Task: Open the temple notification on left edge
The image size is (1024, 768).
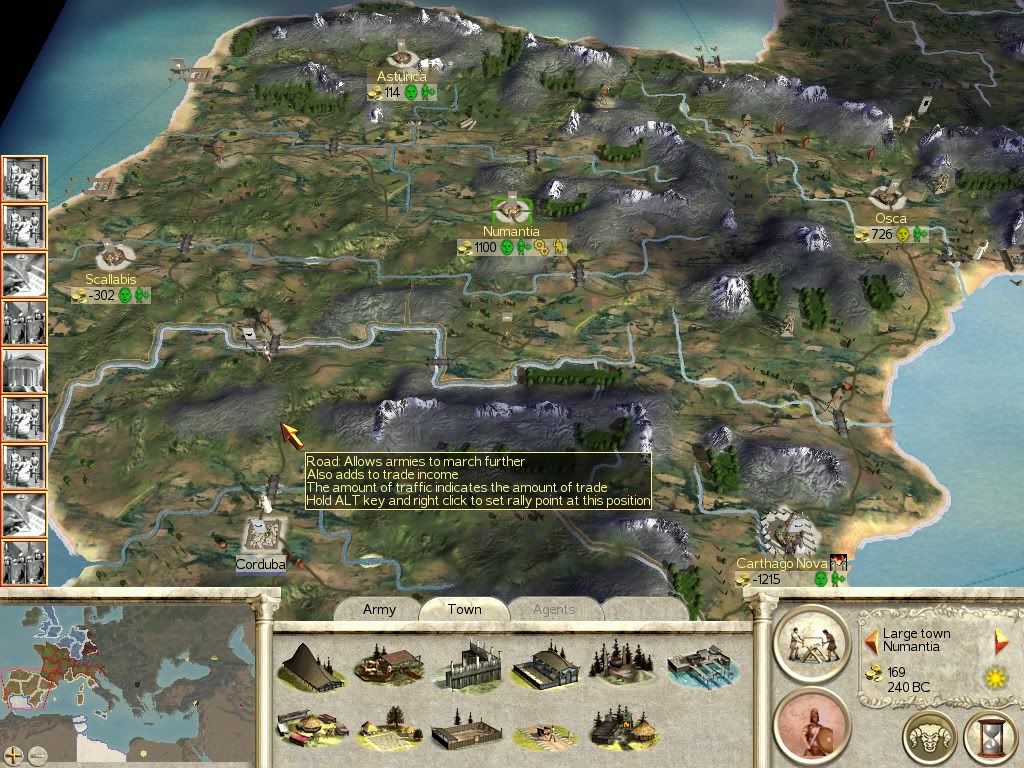Action: [x=23, y=370]
